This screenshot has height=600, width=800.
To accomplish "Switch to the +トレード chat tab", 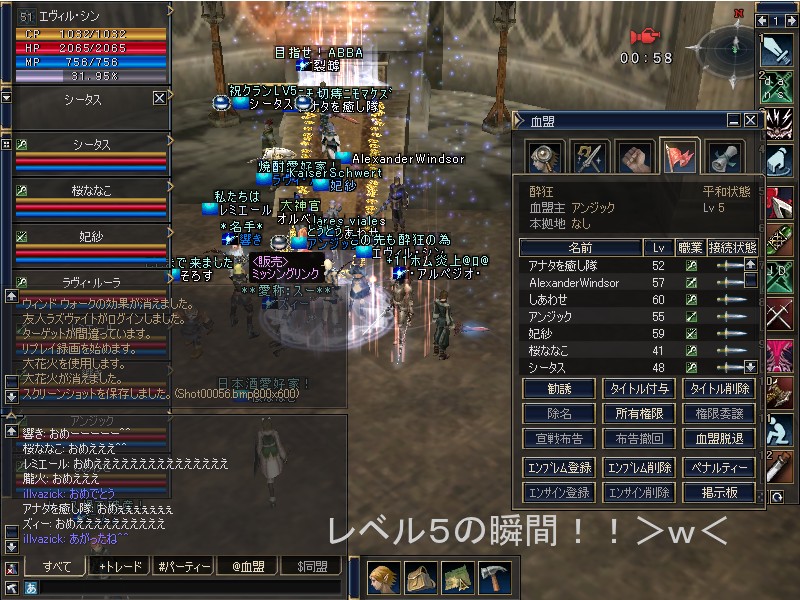I will tap(120, 567).
